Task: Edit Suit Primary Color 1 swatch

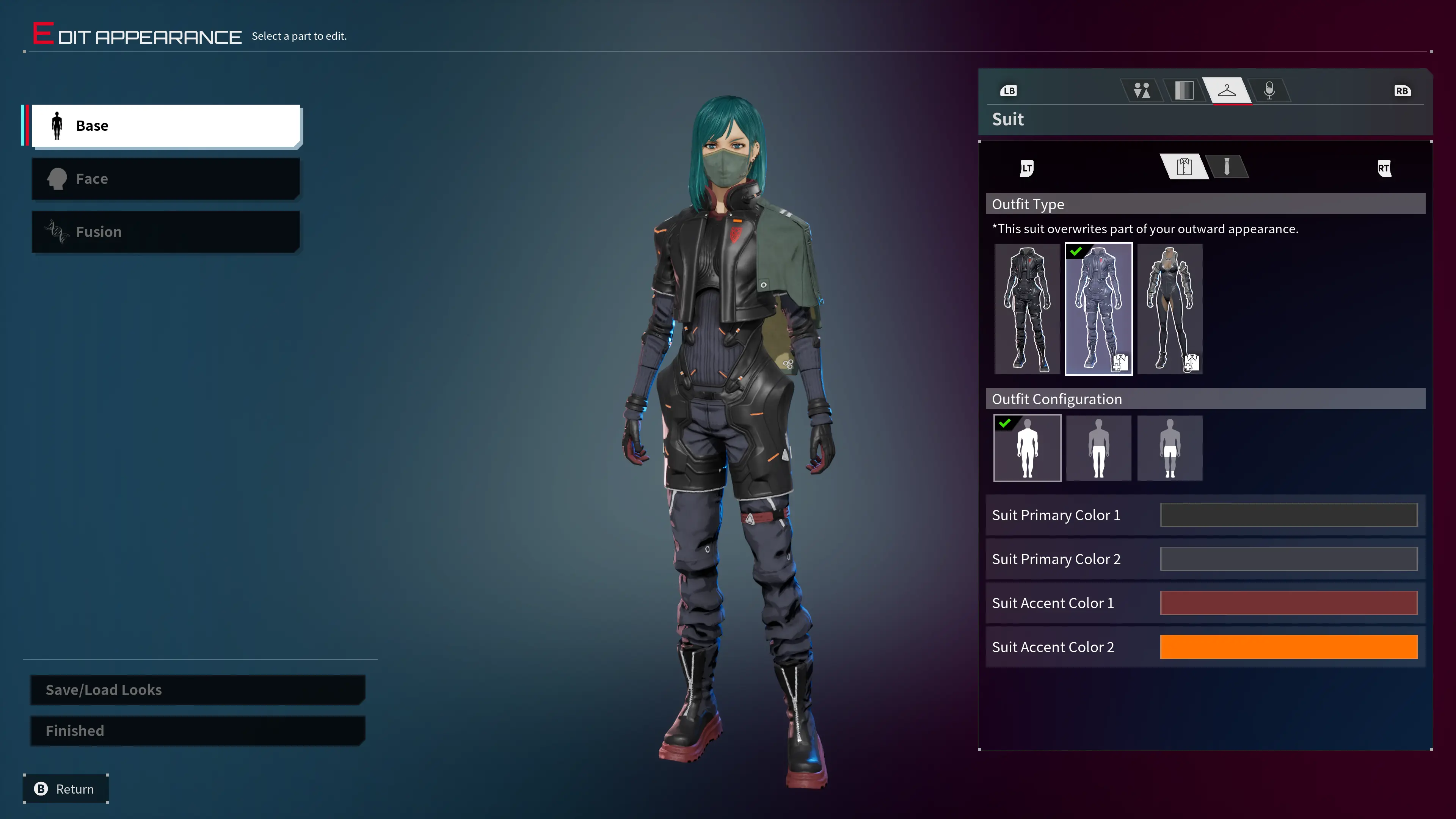Action: [x=1288, y=515]
